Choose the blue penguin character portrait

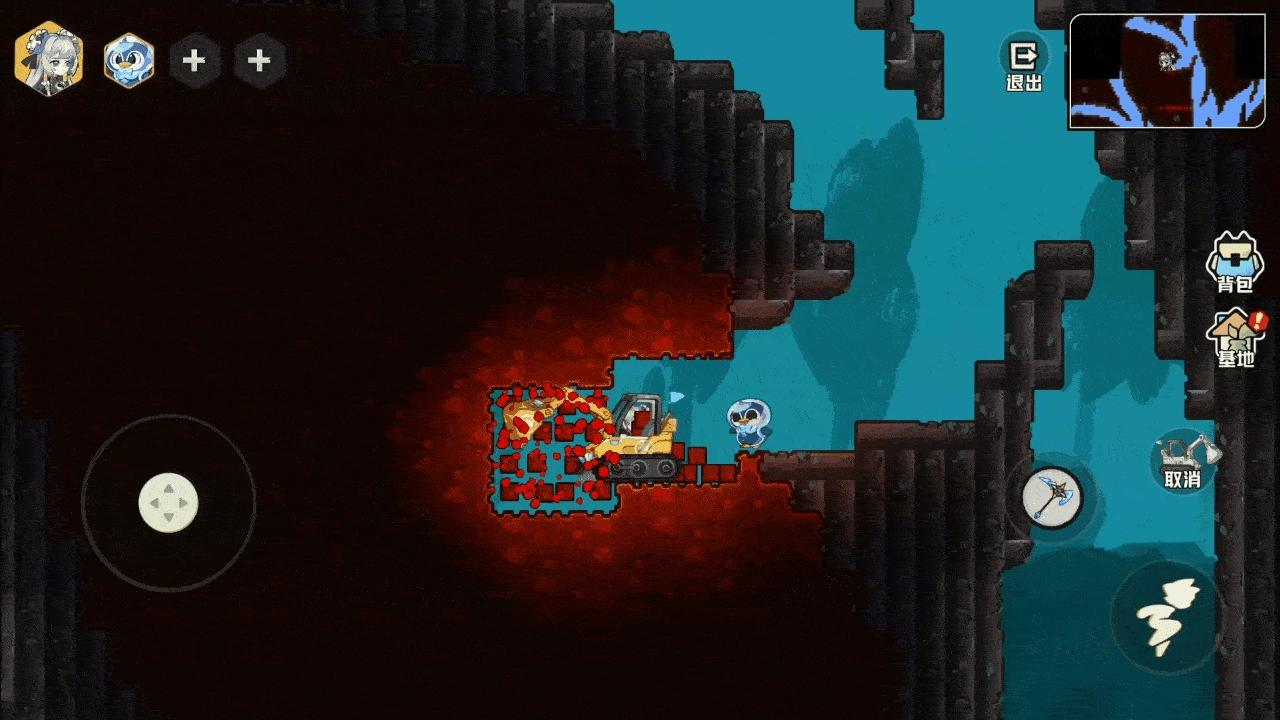point(129,60)
